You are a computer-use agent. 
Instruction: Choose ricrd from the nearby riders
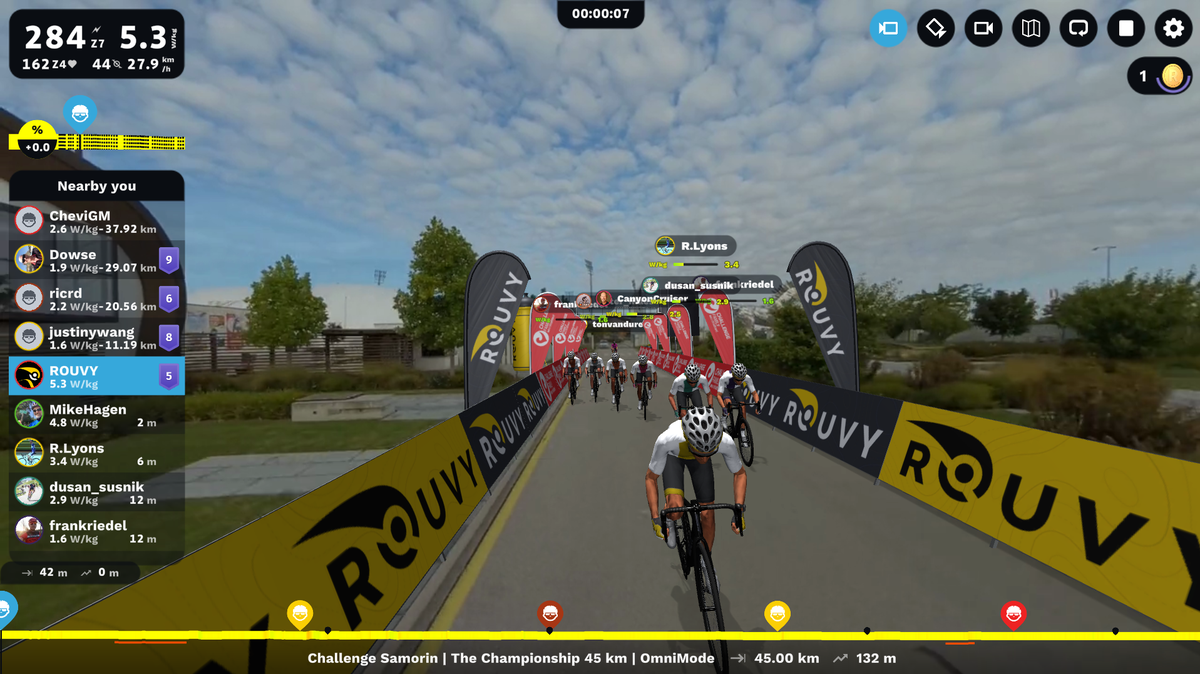(x=97, y=298)
